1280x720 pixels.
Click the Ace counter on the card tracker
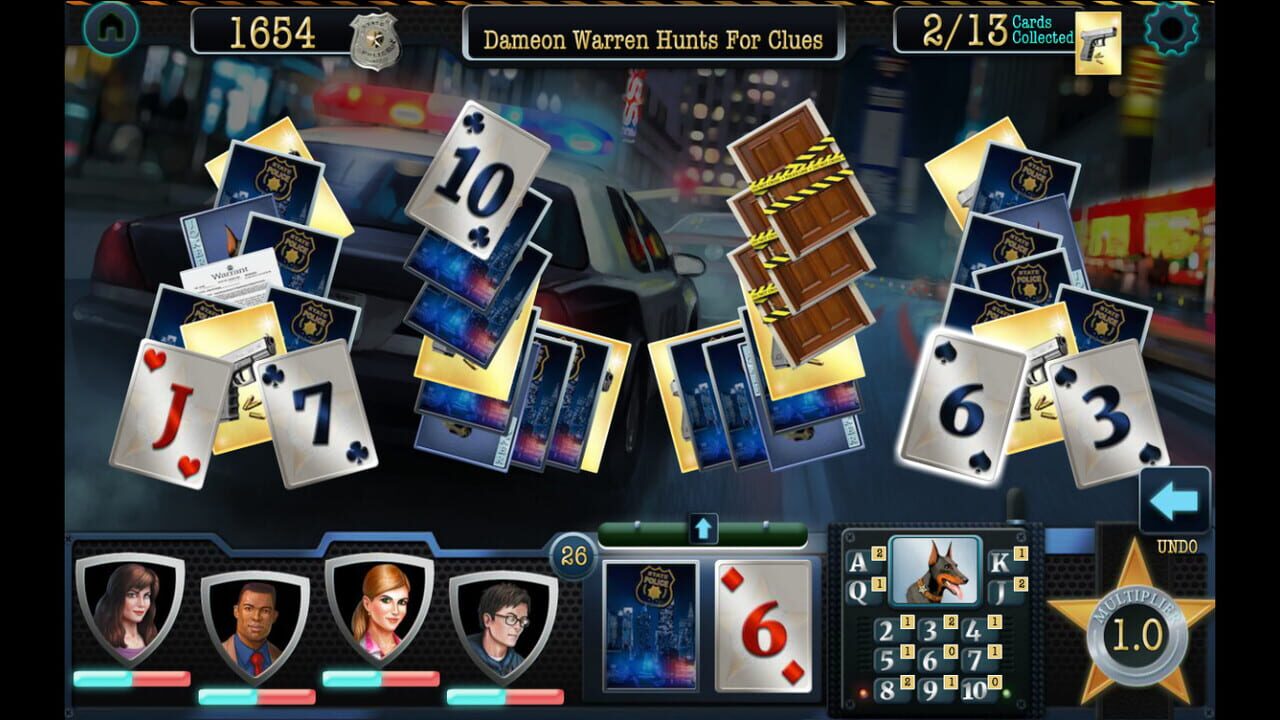[857, 563]
